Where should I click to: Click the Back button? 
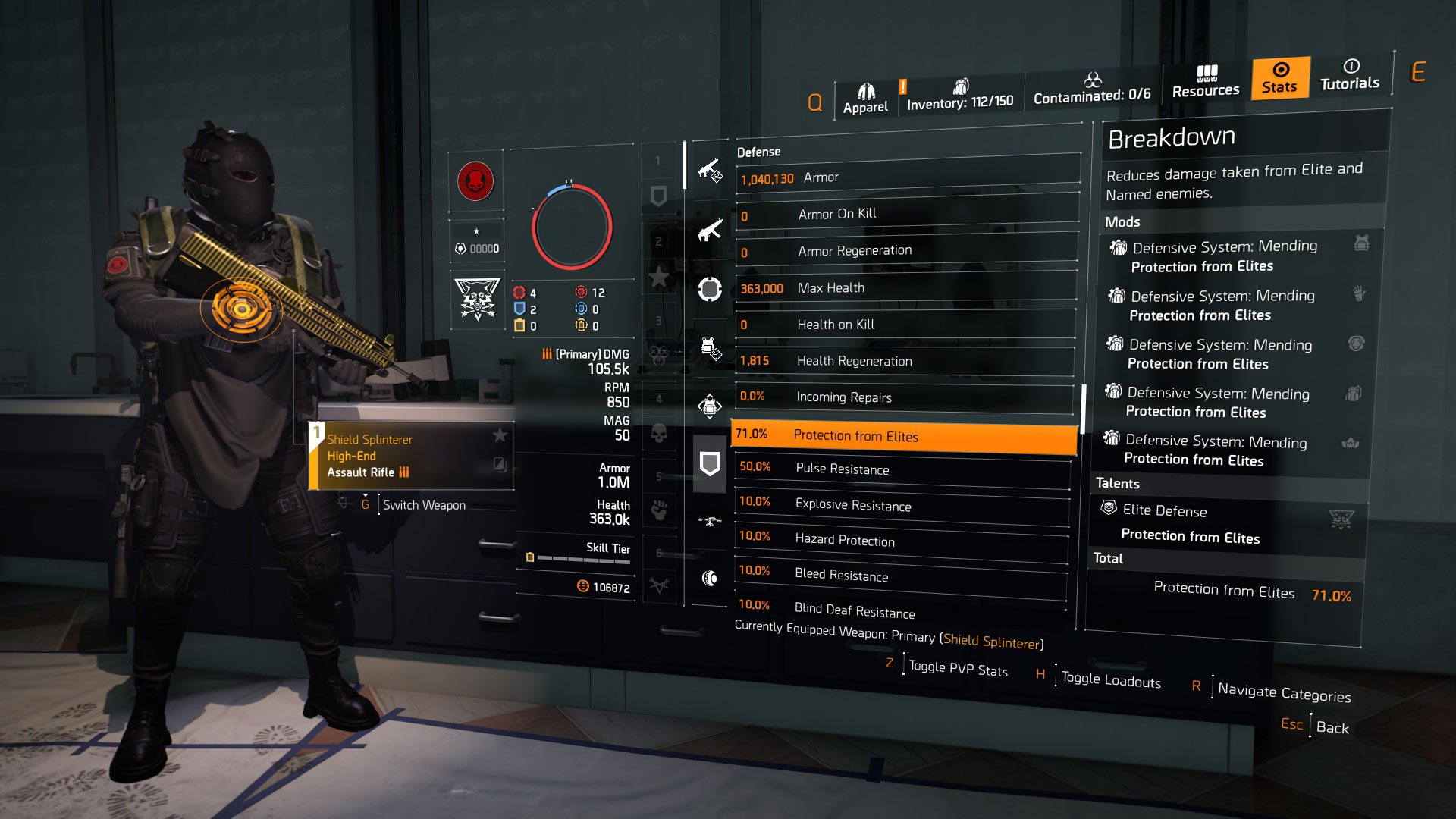click(1332, 727)
